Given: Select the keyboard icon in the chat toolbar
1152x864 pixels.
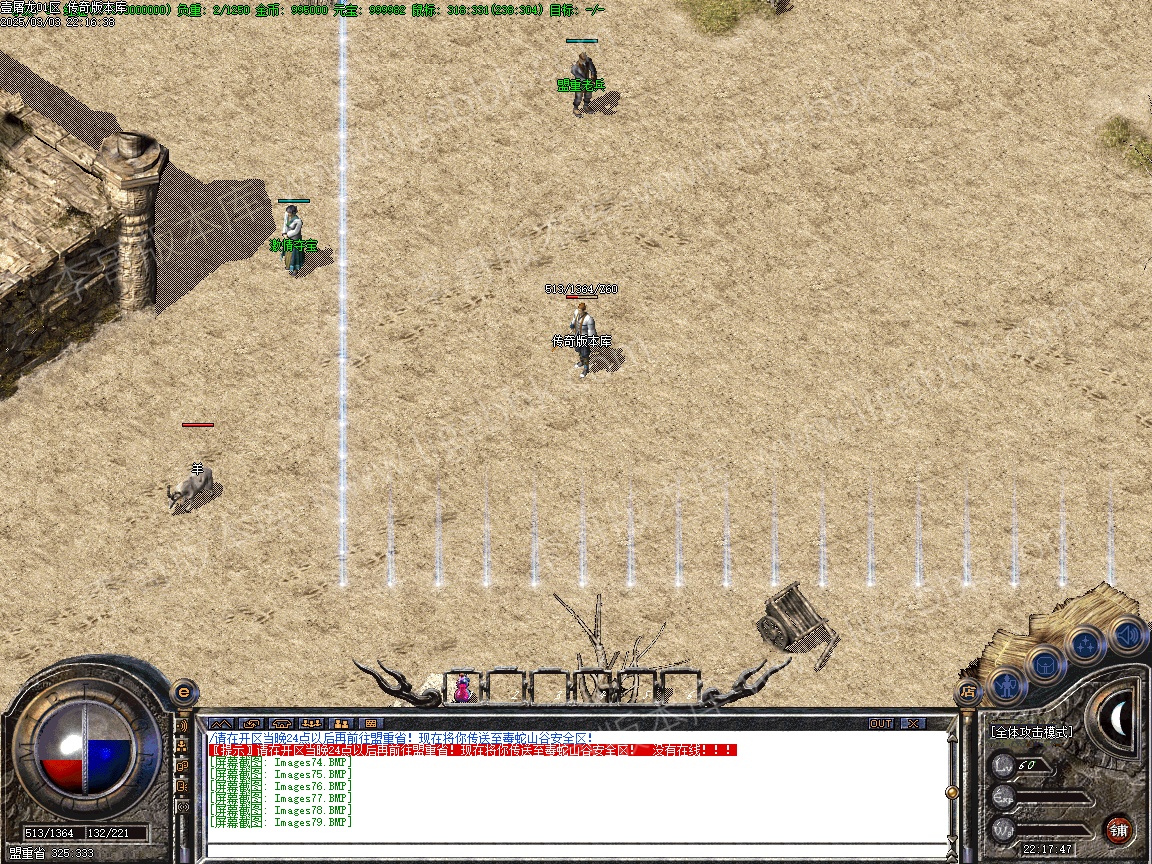Looking at the screenshot, I should (x=370, y=723).
